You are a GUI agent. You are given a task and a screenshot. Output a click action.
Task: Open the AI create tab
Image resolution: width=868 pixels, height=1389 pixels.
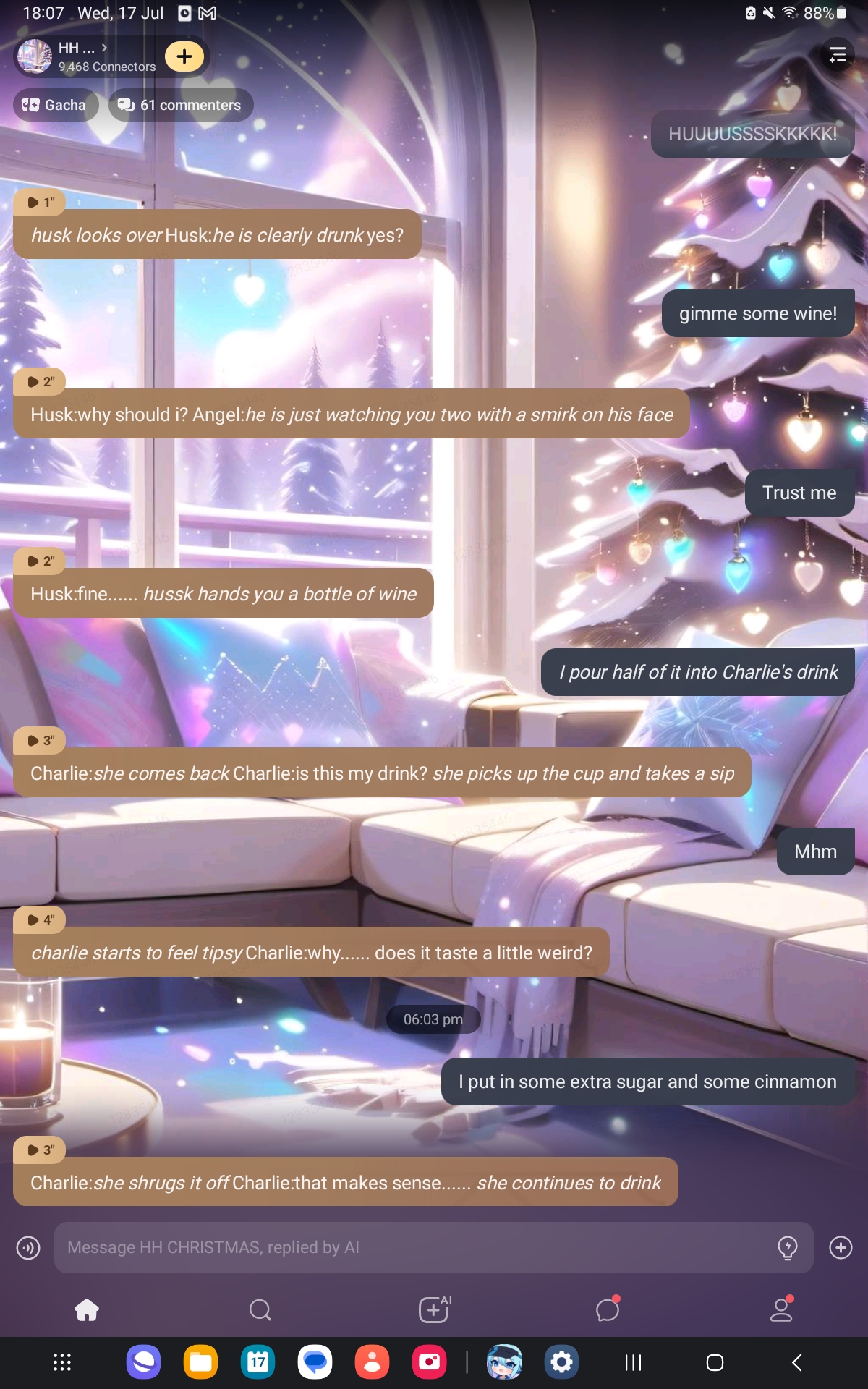click(x=434, y=1309)
